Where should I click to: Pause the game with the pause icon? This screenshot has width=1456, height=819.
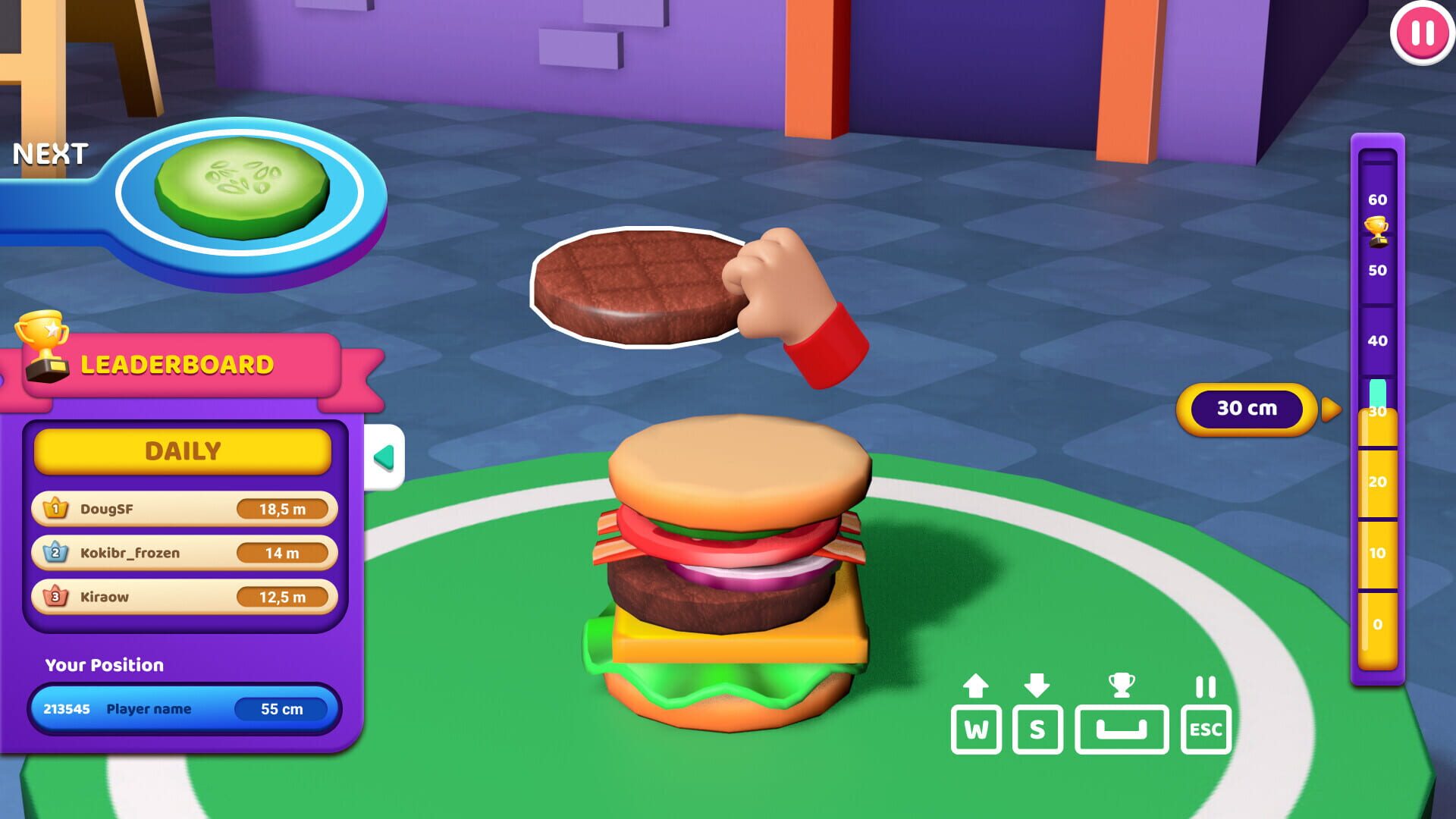tap(1422, 34)
